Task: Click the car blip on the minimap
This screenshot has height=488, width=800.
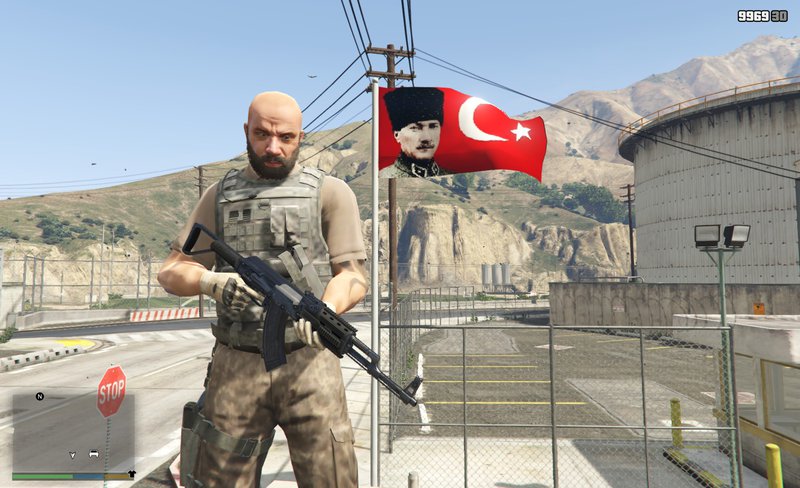Action: click(93, 453)
